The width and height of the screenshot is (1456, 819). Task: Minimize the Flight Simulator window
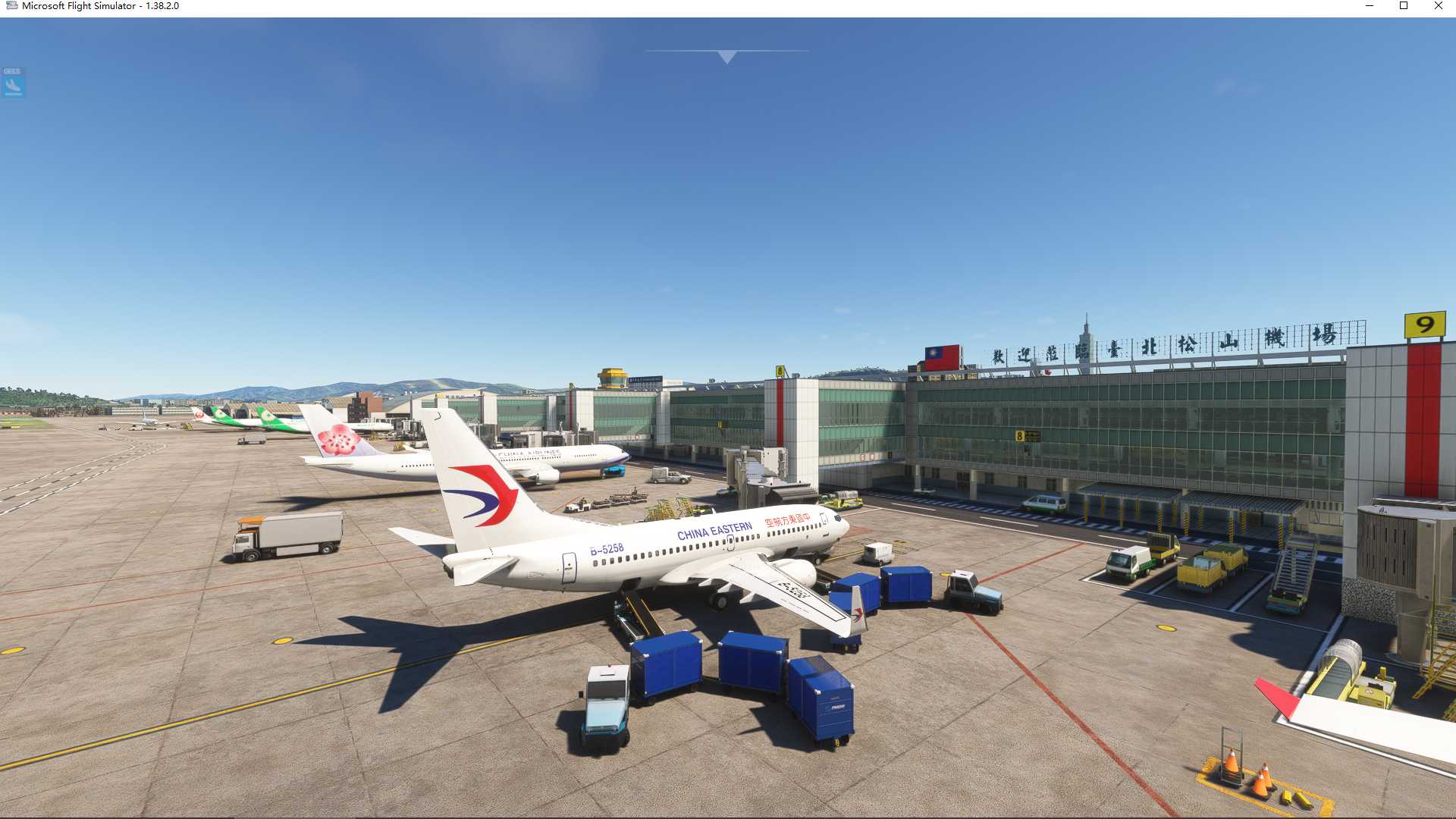click(x=1370, y=6)
